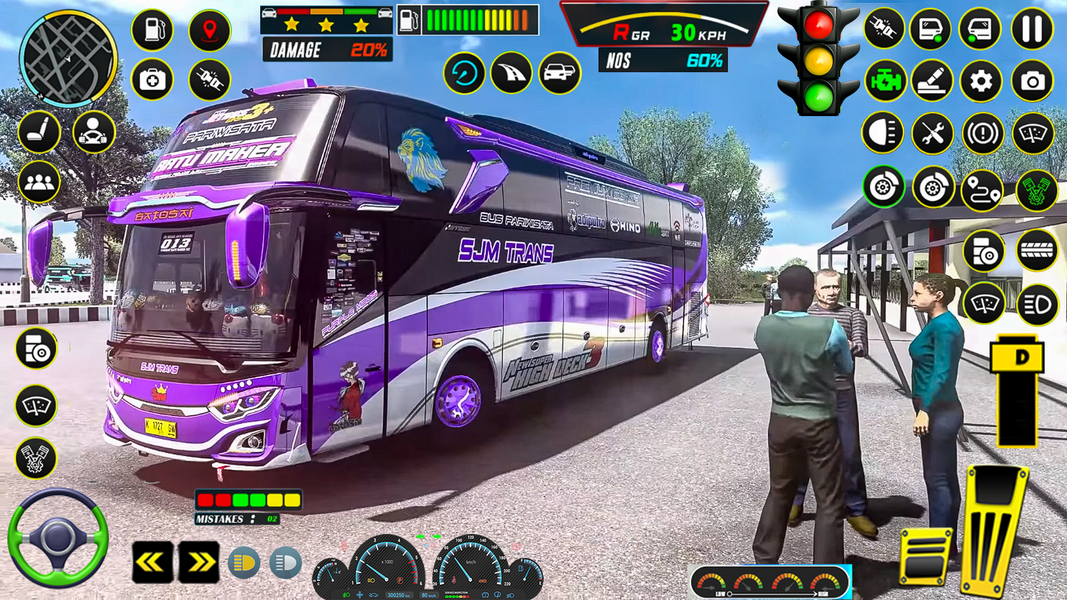Click the green steering wheel
This screenshot has width=1067, height=600.
click(x=58, y=537)
